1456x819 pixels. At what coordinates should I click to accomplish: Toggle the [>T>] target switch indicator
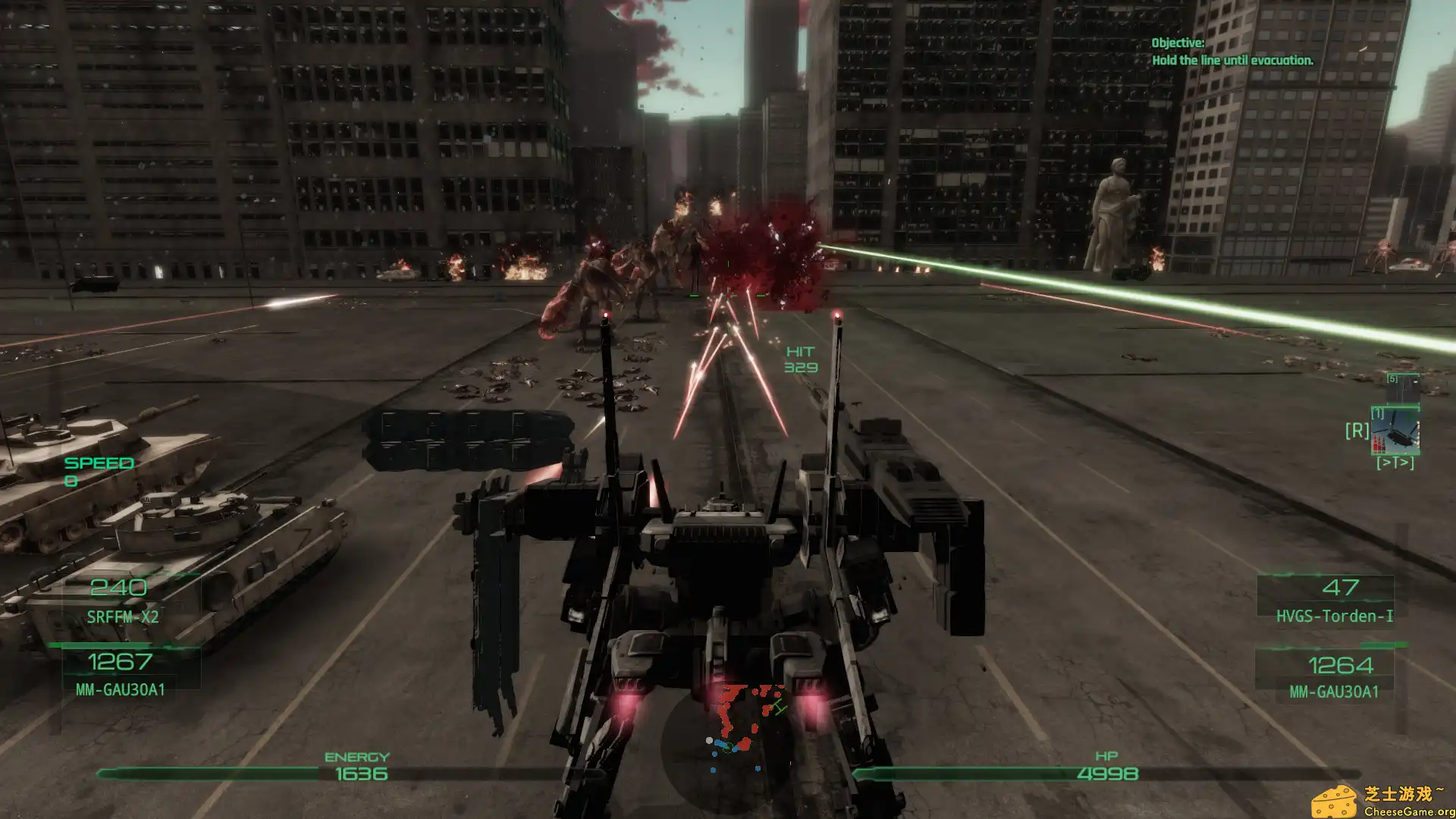(x=1395, y=461)
